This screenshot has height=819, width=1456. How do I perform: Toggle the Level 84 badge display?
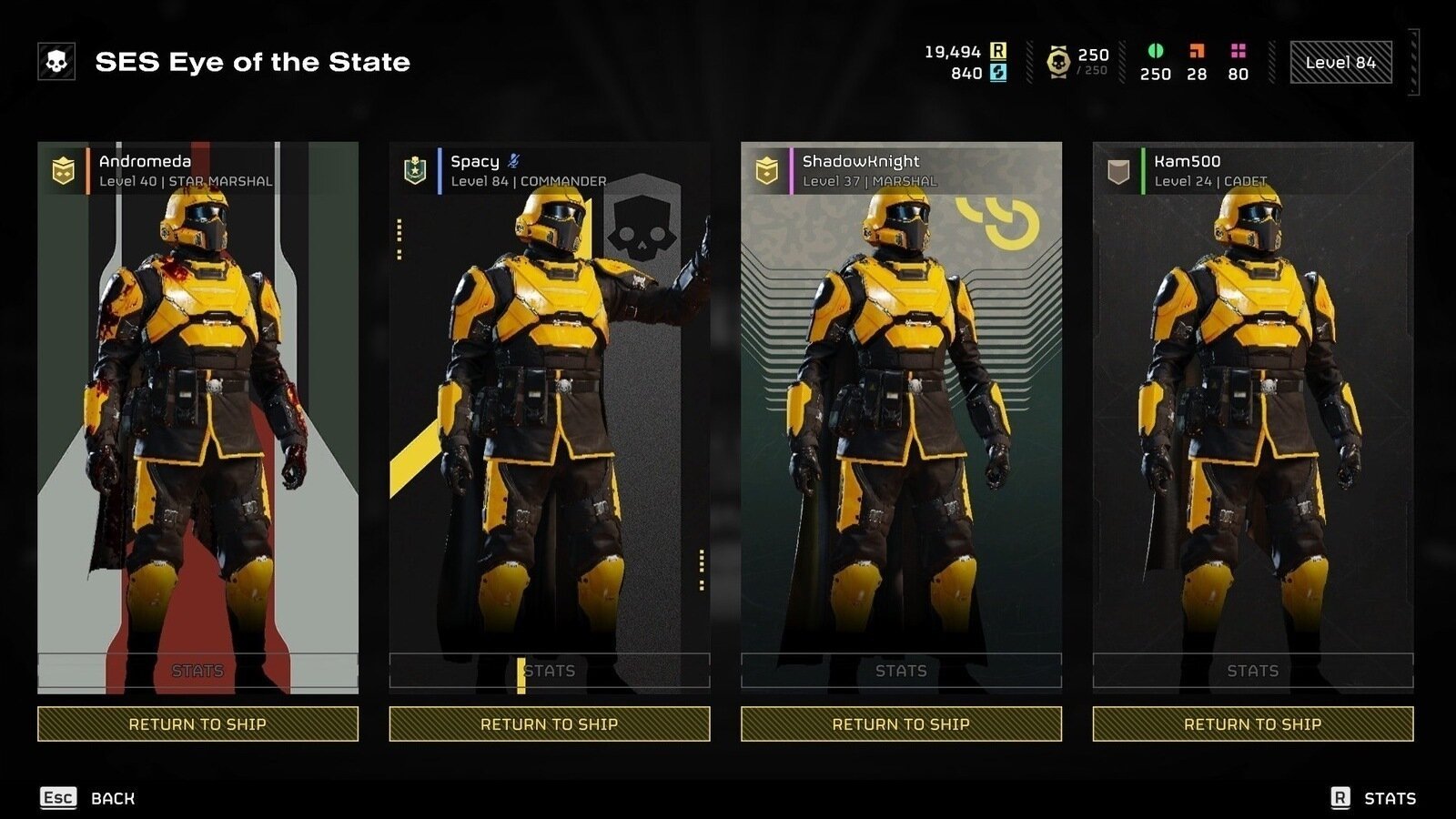pyautogui.click(x=1340, y=62)
